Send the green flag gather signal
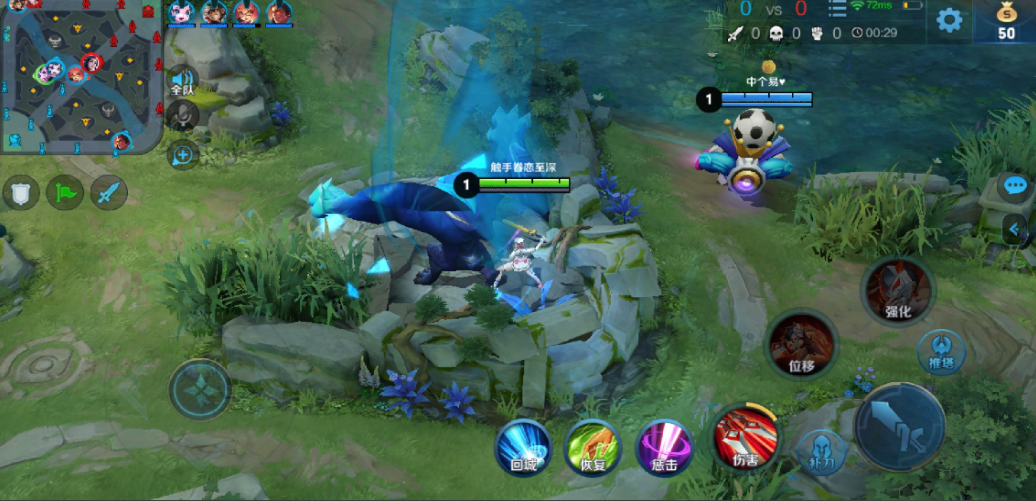This screenshot has width=1036, height=501. click(65, 191)
